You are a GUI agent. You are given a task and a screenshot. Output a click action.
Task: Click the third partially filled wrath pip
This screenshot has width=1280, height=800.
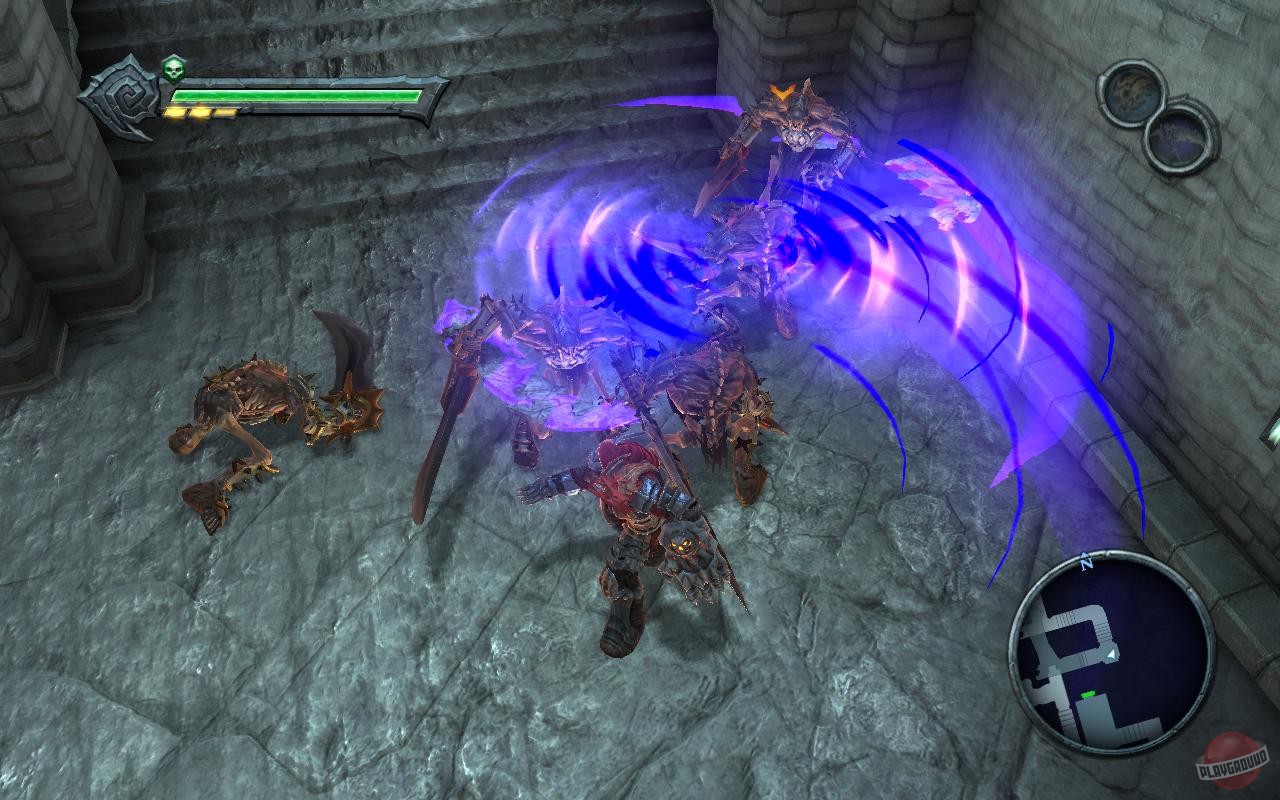225,111
